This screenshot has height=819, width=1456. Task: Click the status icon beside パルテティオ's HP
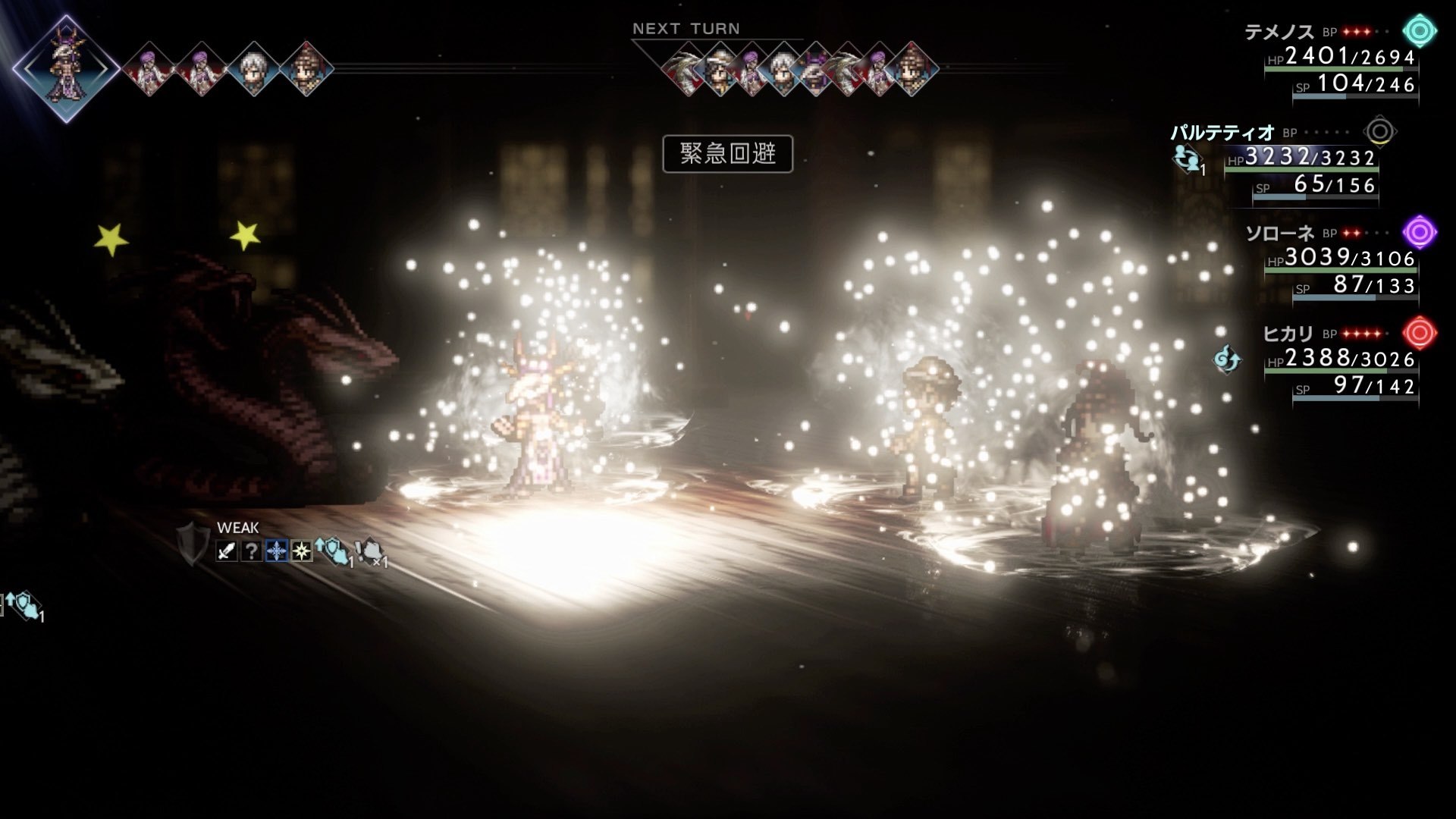pos(1187,159)
